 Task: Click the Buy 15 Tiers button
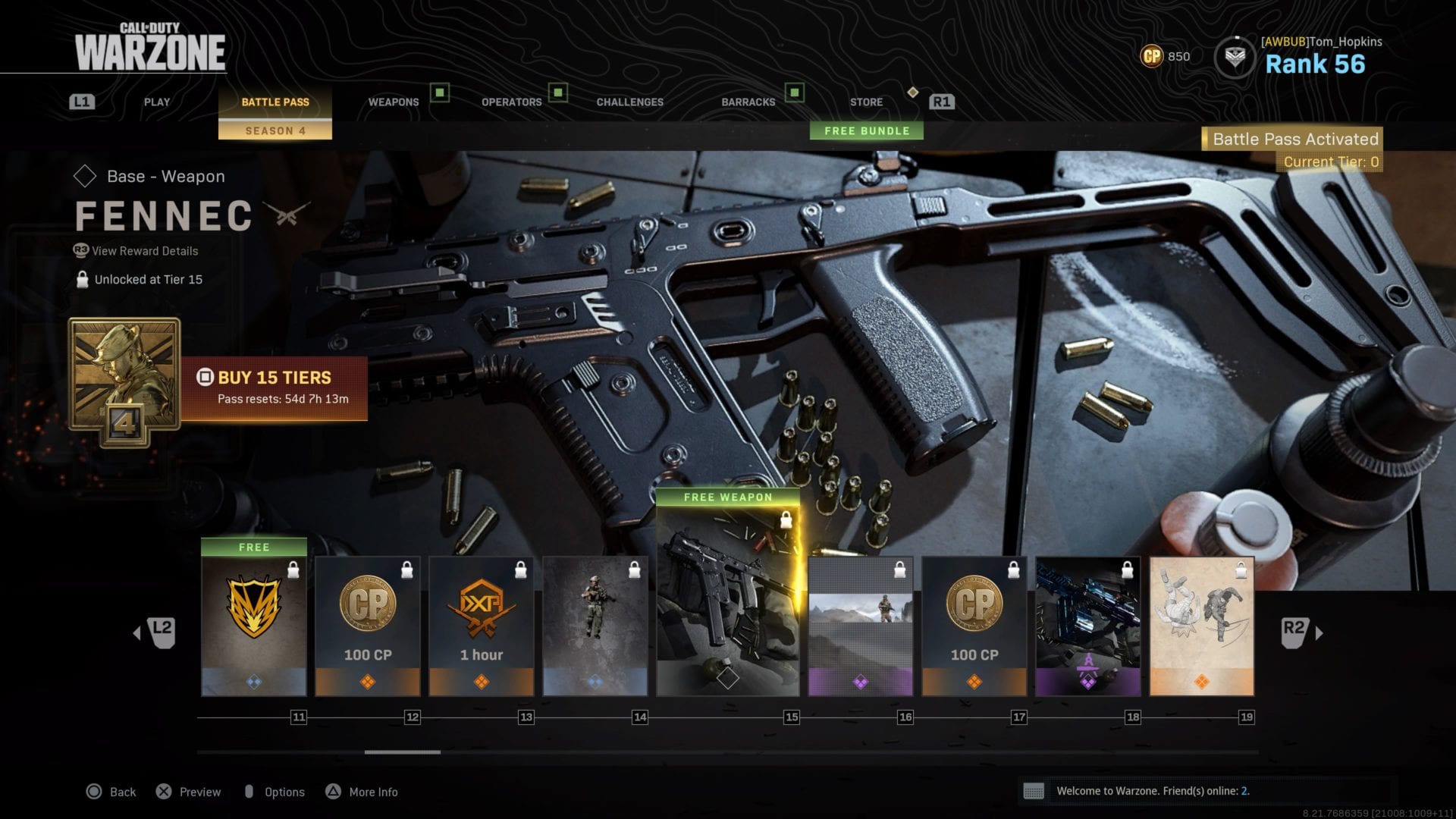(x=274, y=388)
